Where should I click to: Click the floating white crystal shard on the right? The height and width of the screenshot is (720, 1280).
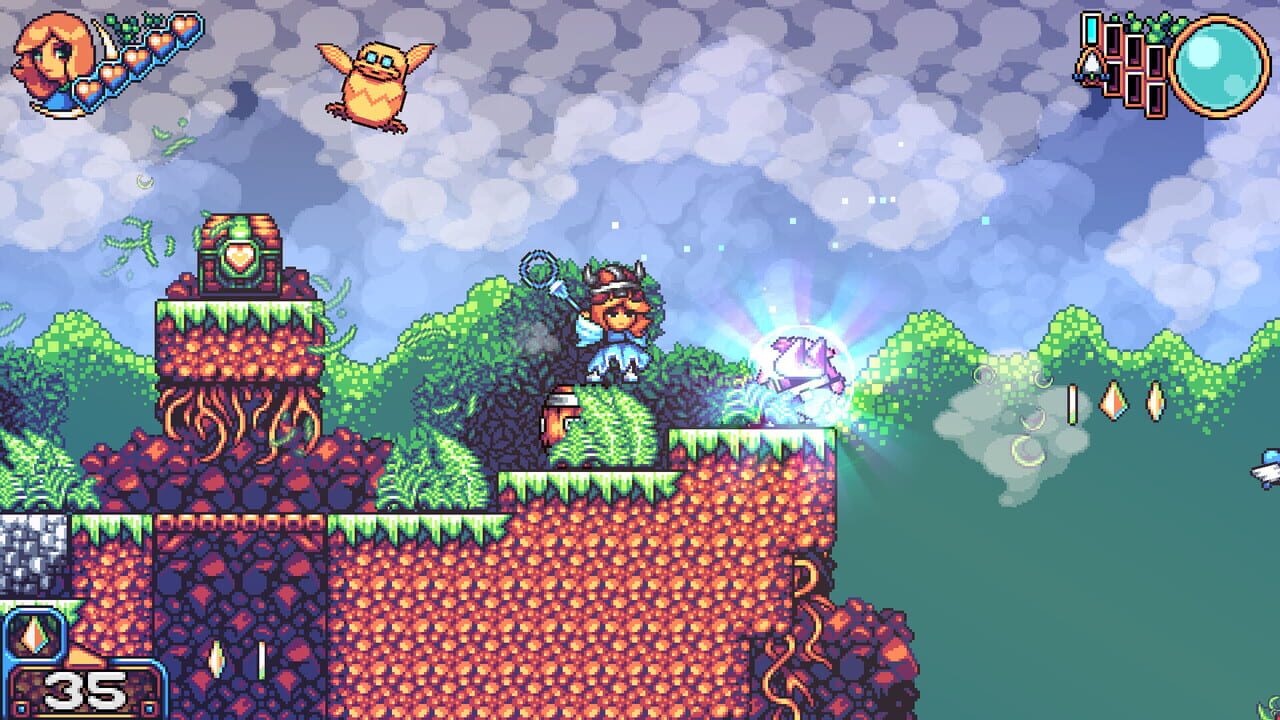click(x=1070, y=405)
